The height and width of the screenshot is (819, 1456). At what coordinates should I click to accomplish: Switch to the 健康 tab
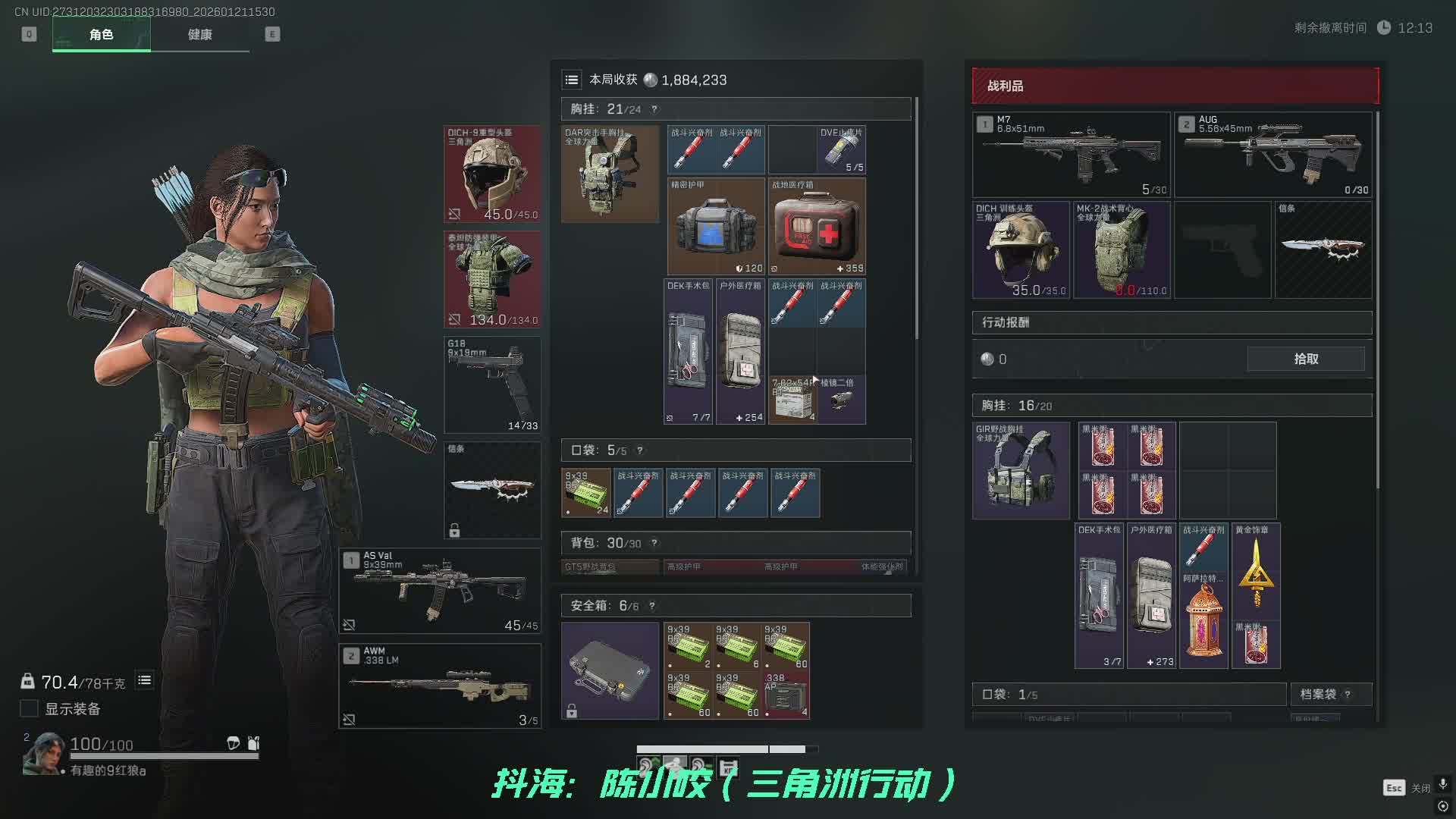(x=199, y=34)
